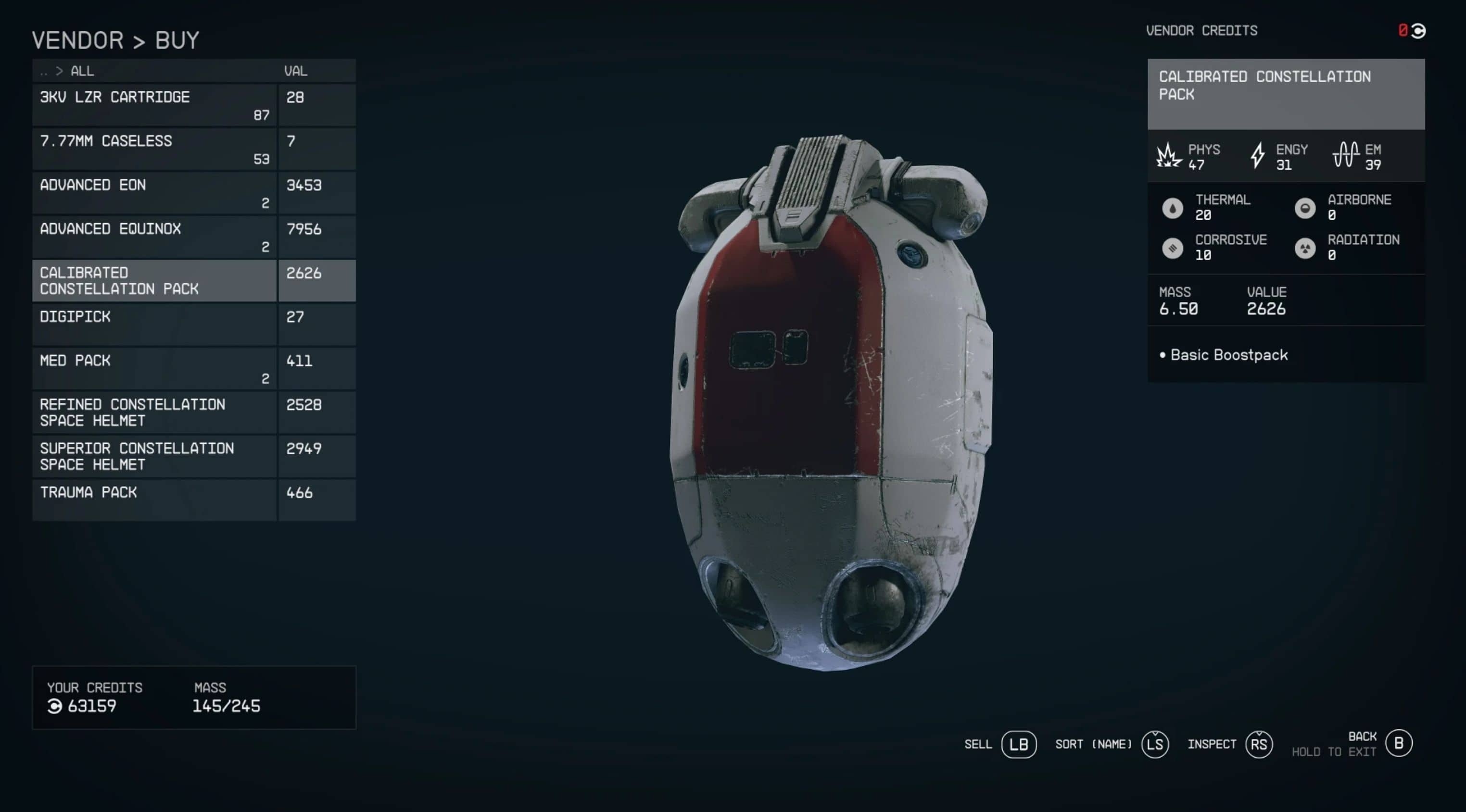Select the Digipick from the vendor list
Viewport: 1466px width, 812px height.
154,325
